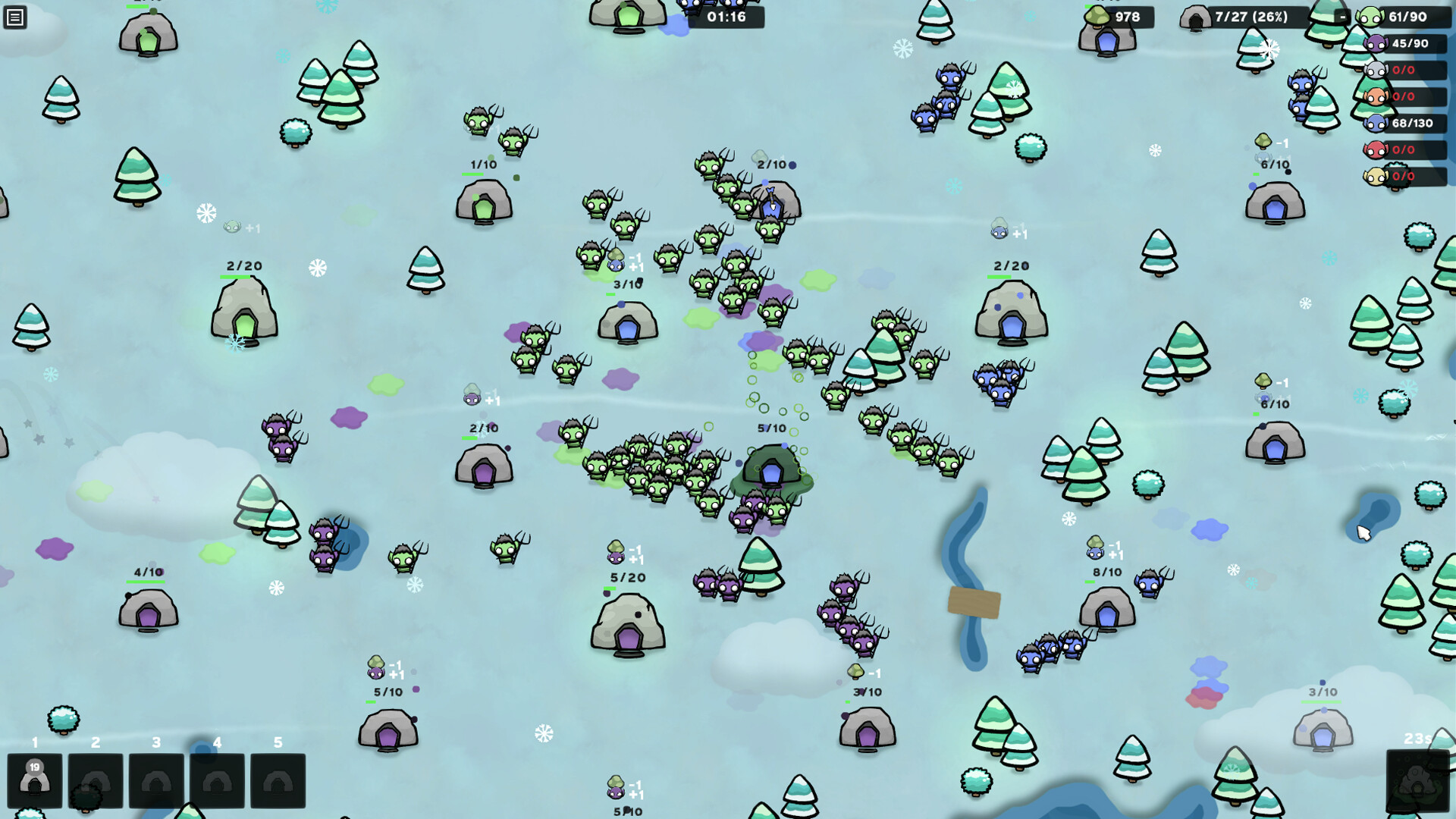This screenshot has width=1456, height=819.
Task: Select the hotbar slot numbered 2
Action: click(96, 780)
